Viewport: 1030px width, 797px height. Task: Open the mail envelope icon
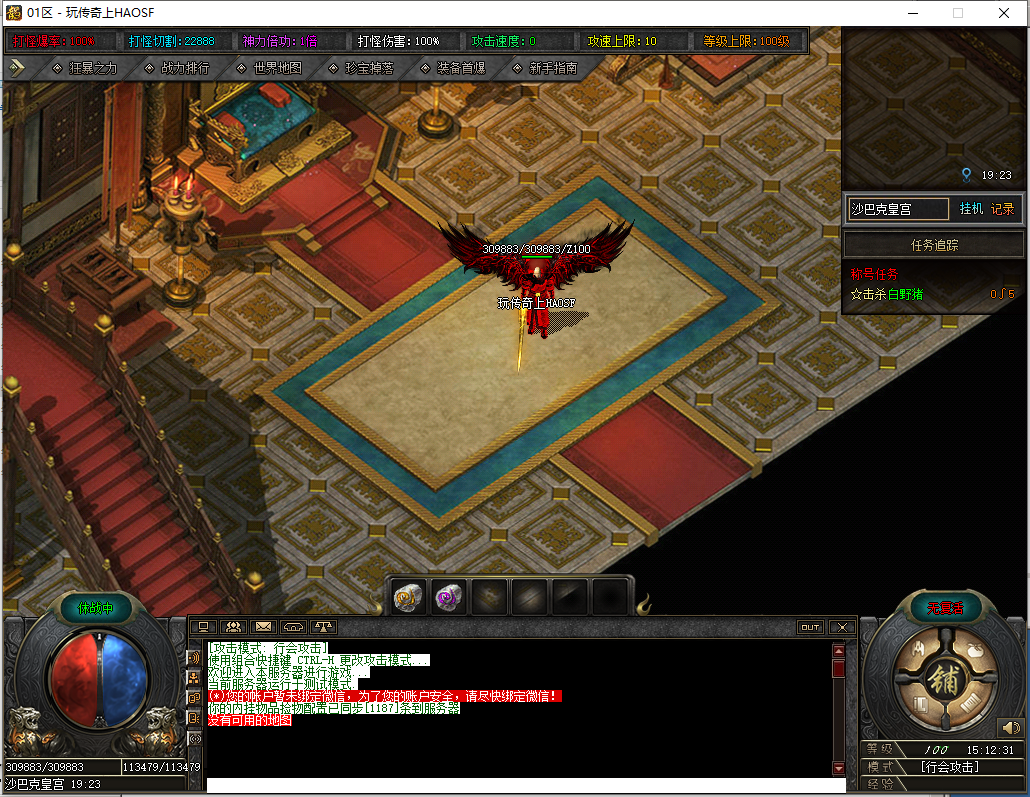(264, 627)
